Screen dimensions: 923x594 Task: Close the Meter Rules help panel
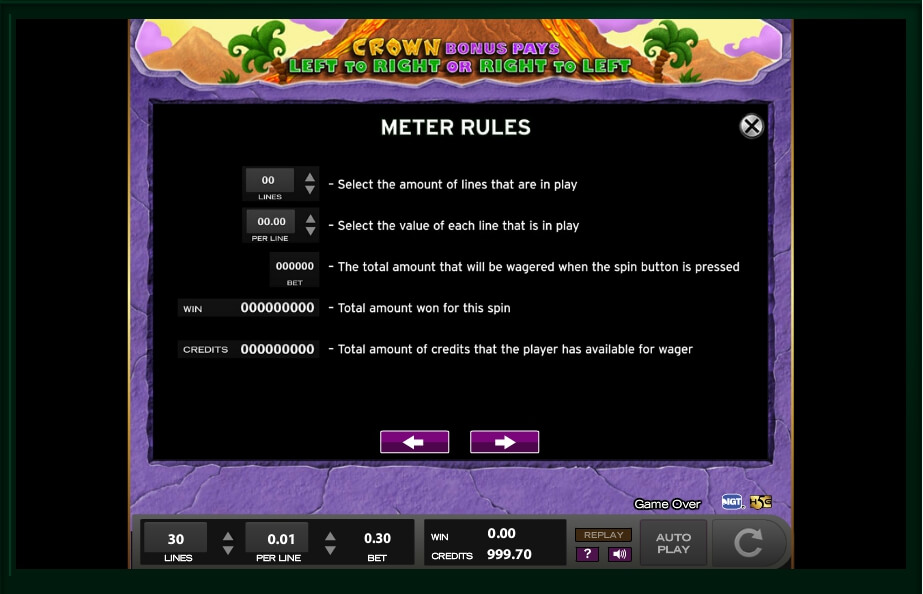(751, 126)
